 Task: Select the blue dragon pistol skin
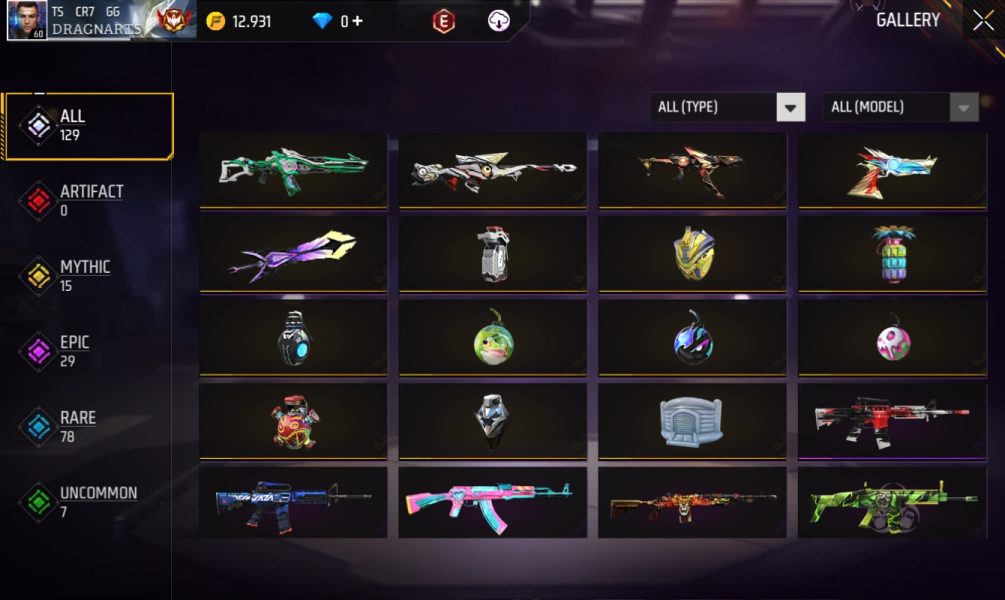coord(891,170)
